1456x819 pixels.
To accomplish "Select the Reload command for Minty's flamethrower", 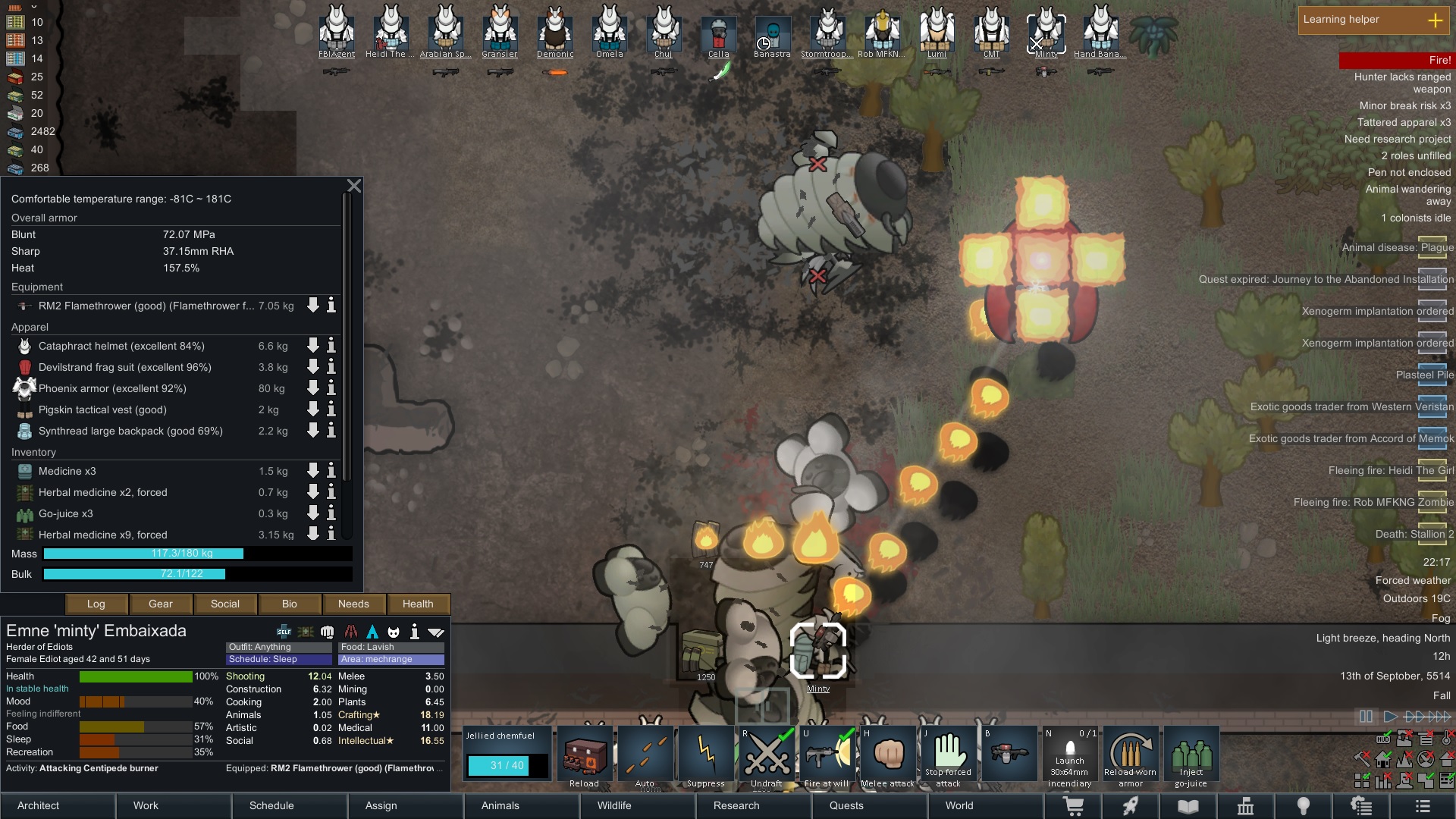I will (584, 755).
